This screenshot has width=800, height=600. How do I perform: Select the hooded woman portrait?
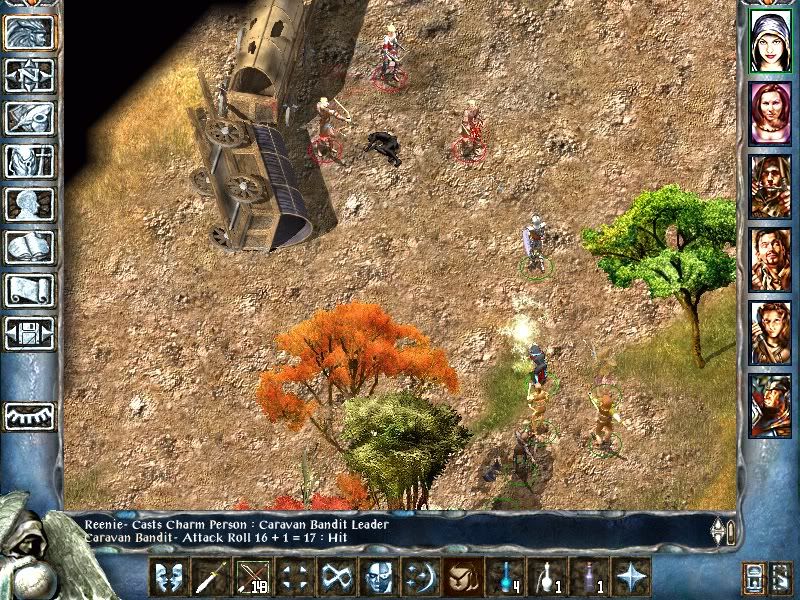click(770, 40)
